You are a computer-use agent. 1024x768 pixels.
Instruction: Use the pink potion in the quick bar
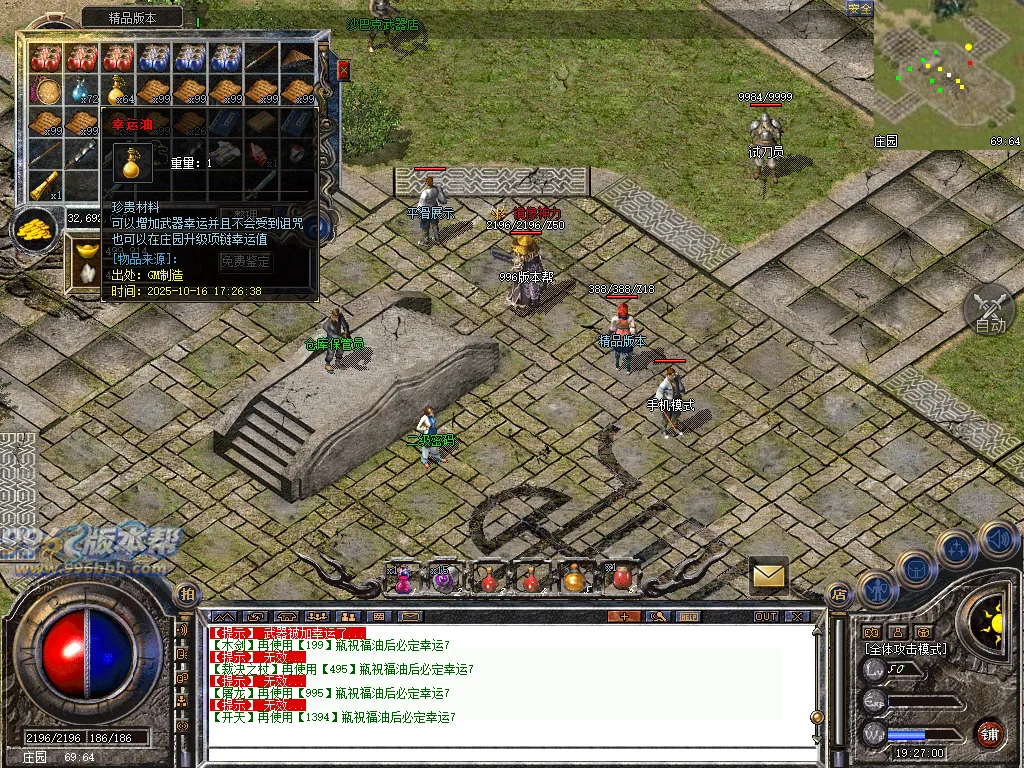click(x=403, y=578)
